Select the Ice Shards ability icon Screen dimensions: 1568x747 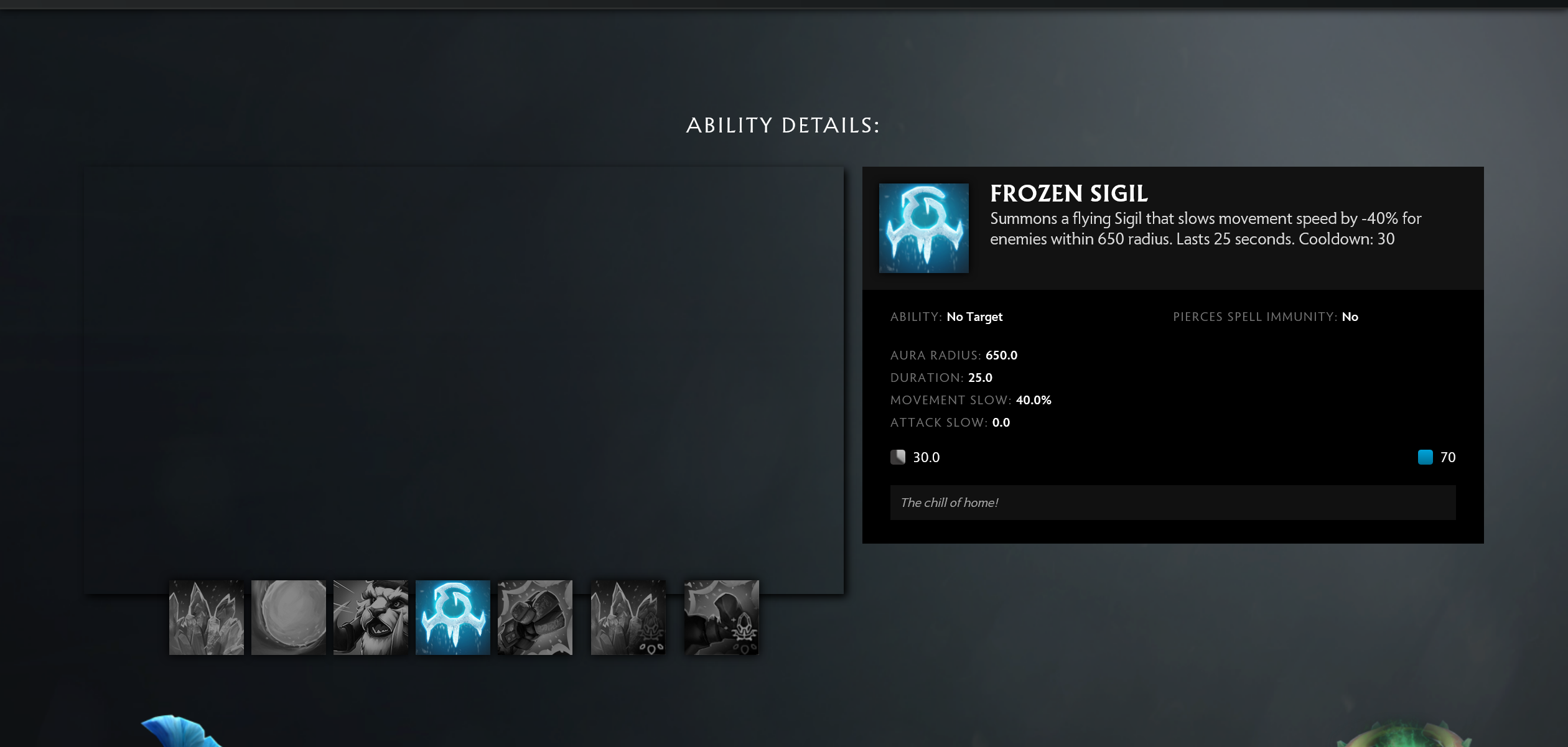pos(206,617)
